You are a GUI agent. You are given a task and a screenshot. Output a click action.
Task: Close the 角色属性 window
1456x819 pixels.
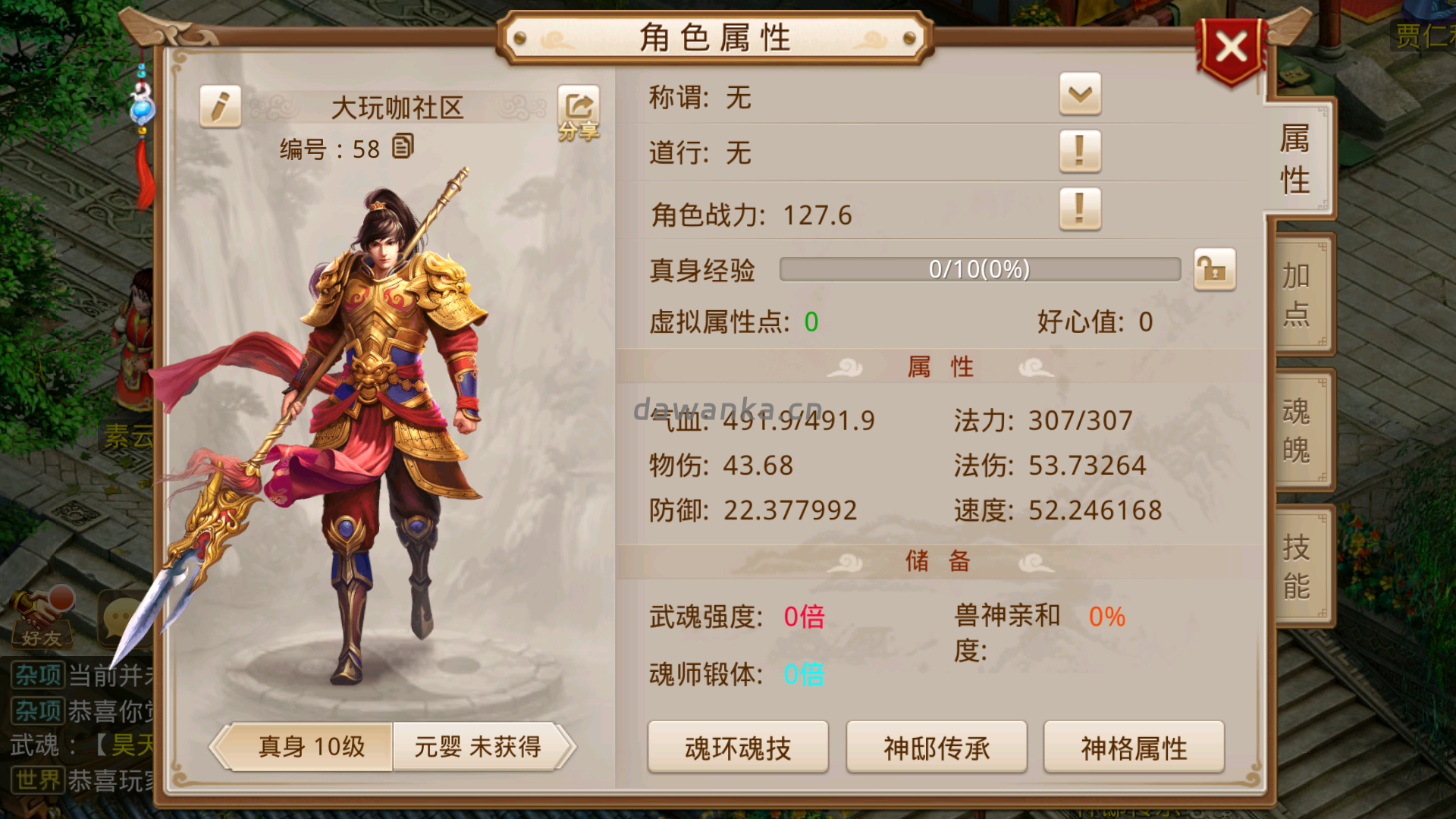click(1232, 47)
